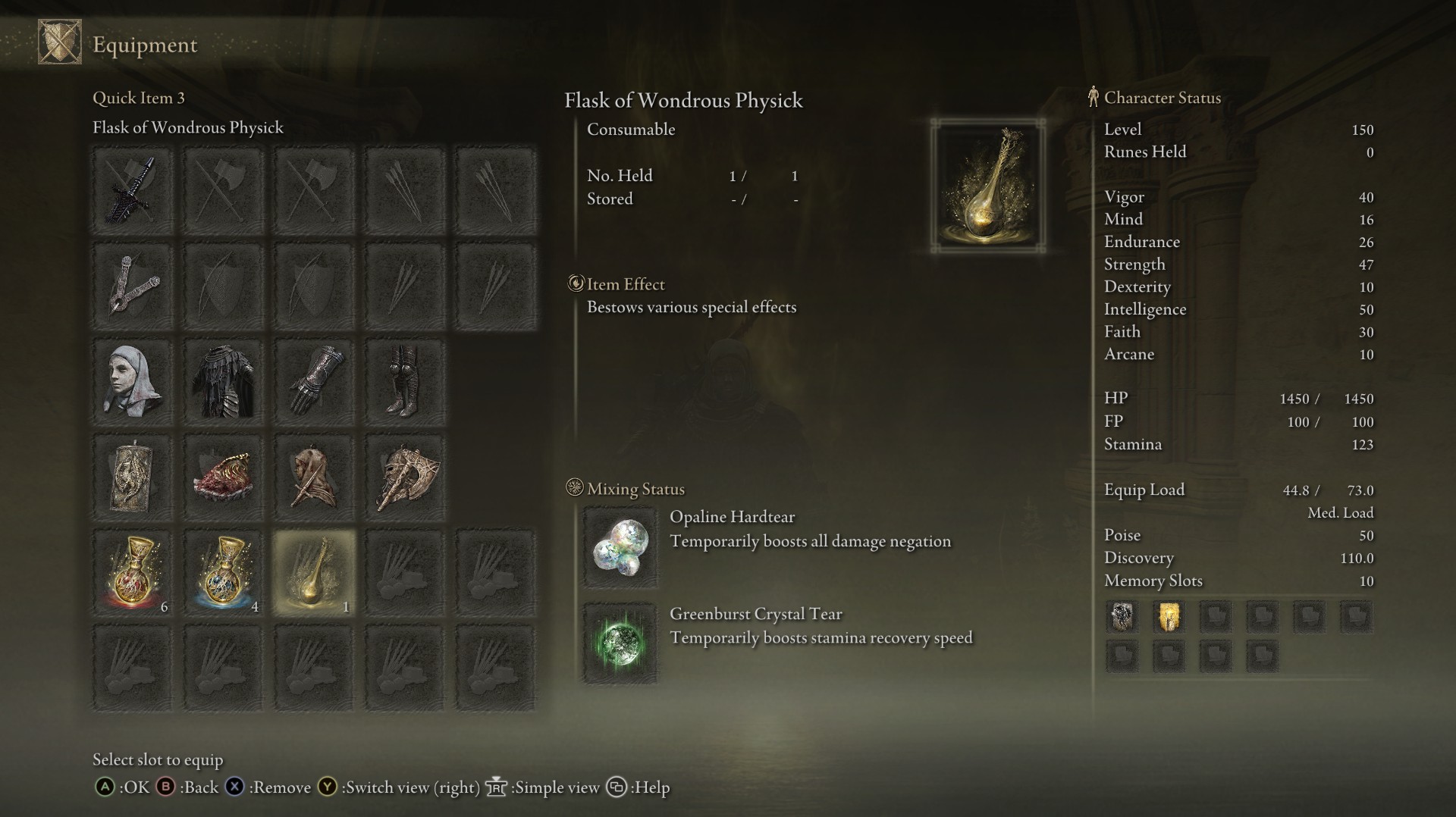Select the highlighted Flask of Wondrous Physick slot

314,572
